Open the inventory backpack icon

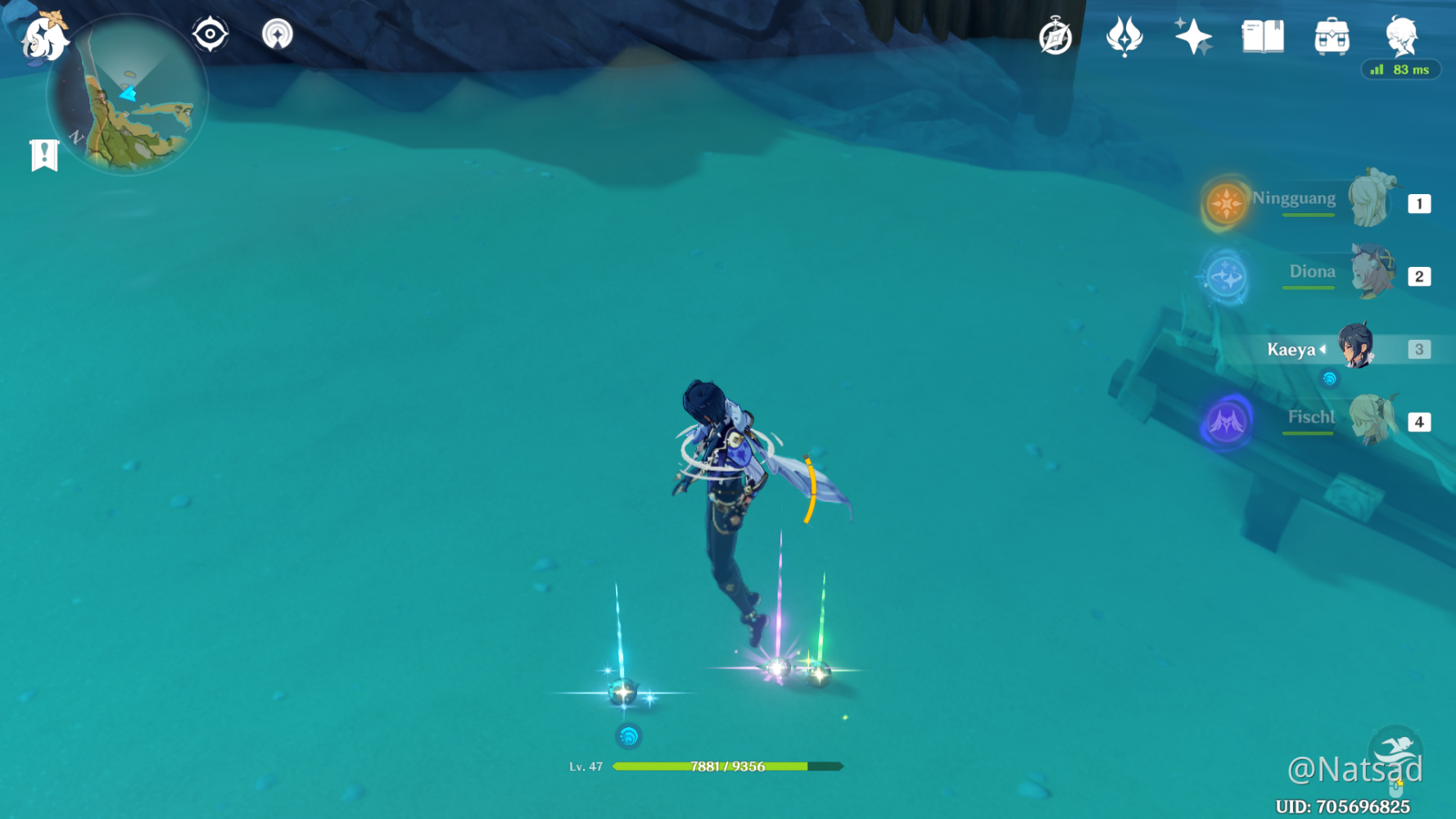tap(1332, 37)
